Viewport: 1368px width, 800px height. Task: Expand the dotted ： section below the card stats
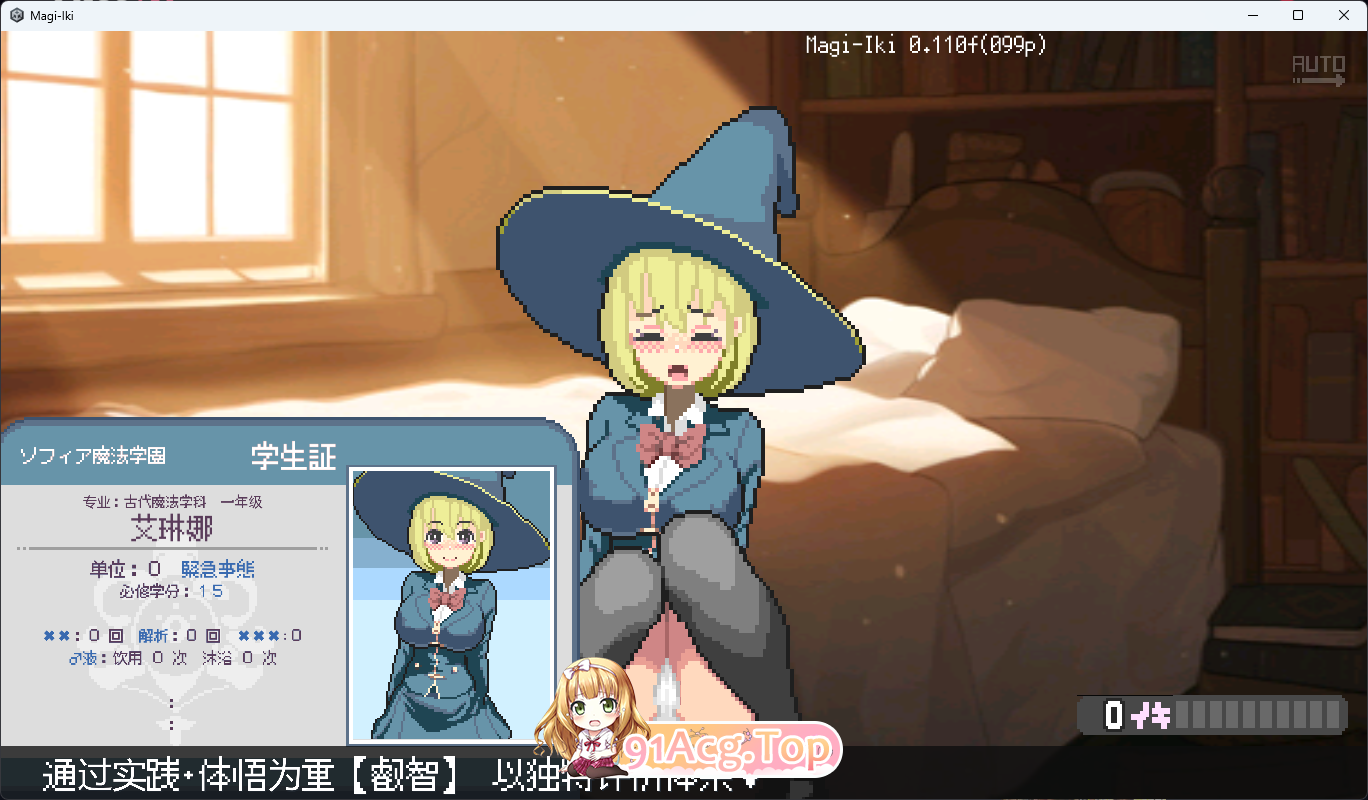coord(170,702)
